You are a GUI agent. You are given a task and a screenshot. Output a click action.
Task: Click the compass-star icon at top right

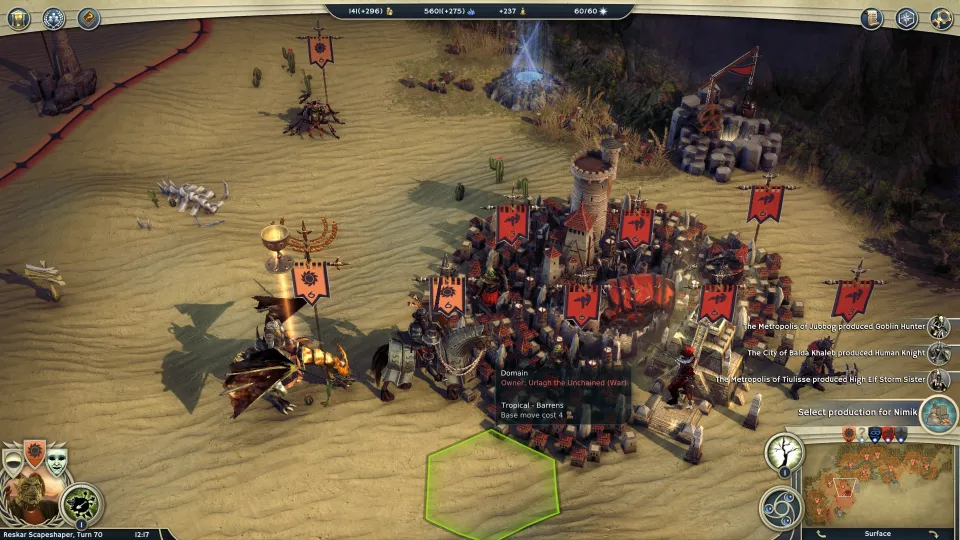[906, 18]
